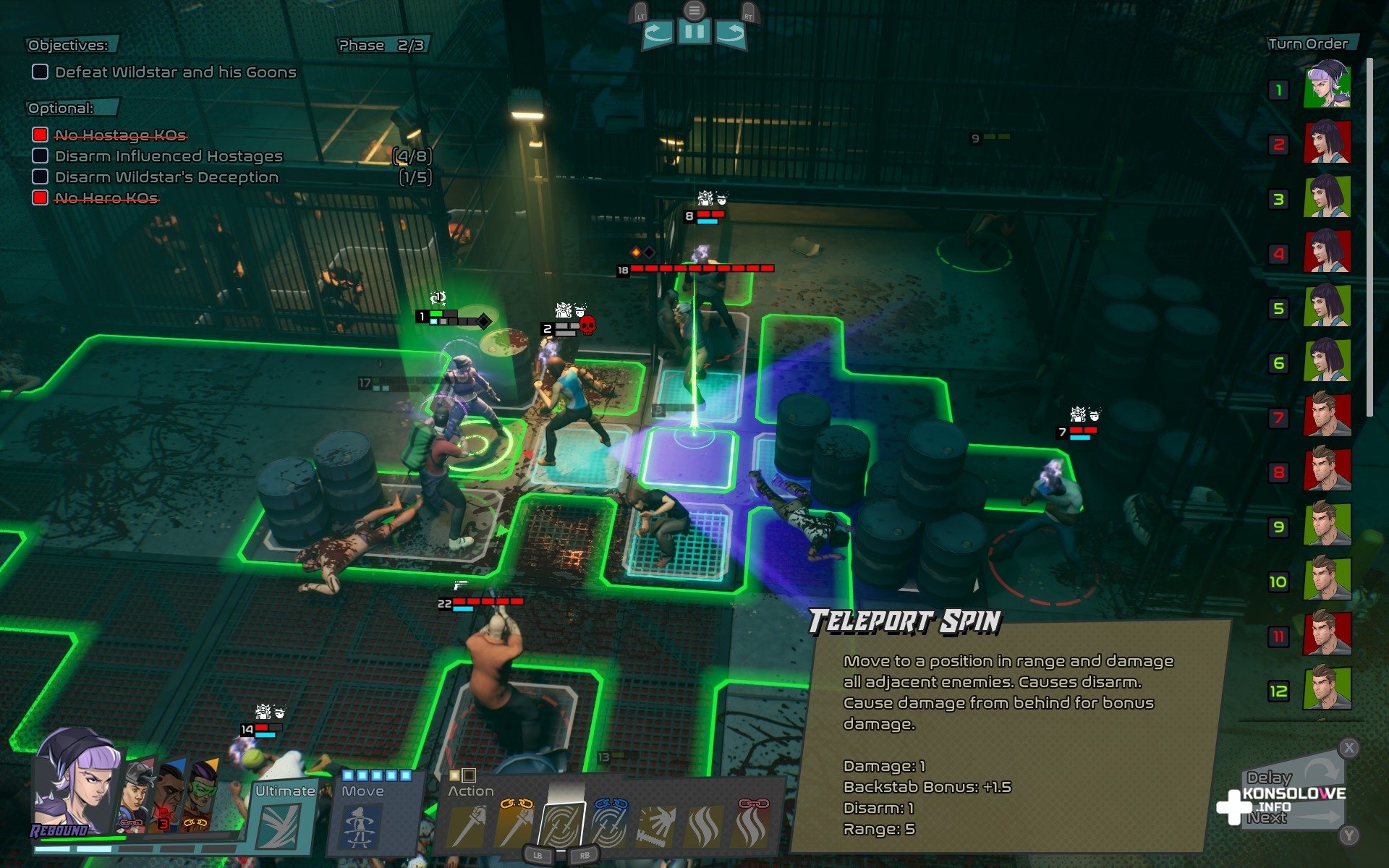Rotate camera using the left arrow button
This screenshot has height=868, width=1389.
[x=658, y=33]
